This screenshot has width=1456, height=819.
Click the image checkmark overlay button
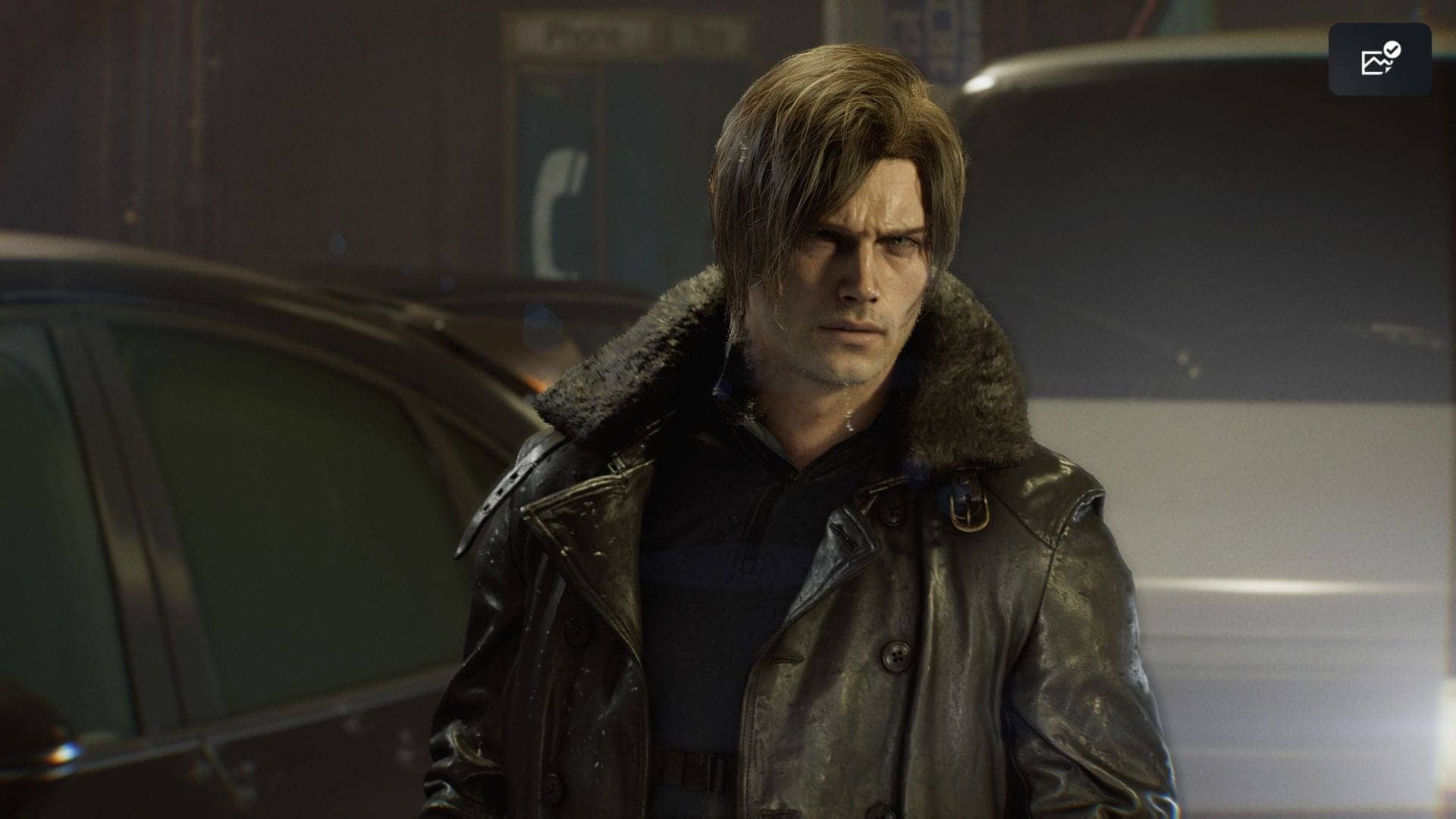click(1379, 59)
